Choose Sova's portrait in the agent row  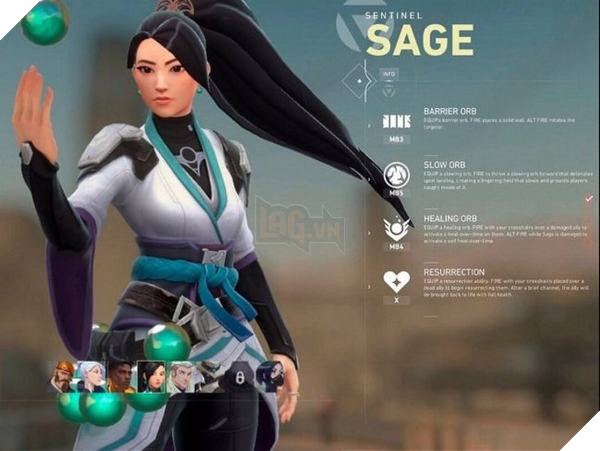tap(181, 376)
